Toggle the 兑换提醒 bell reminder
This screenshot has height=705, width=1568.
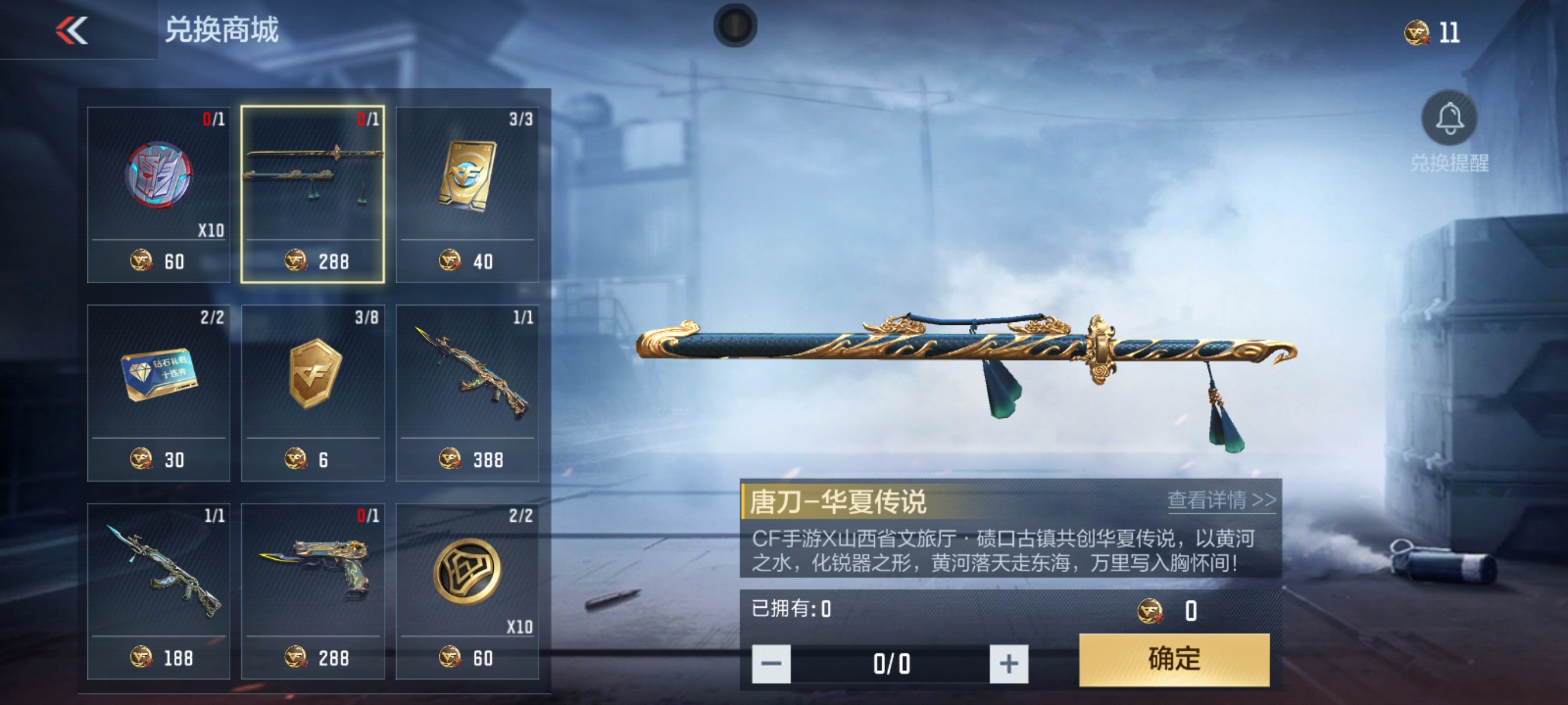tap(1449, 119)
